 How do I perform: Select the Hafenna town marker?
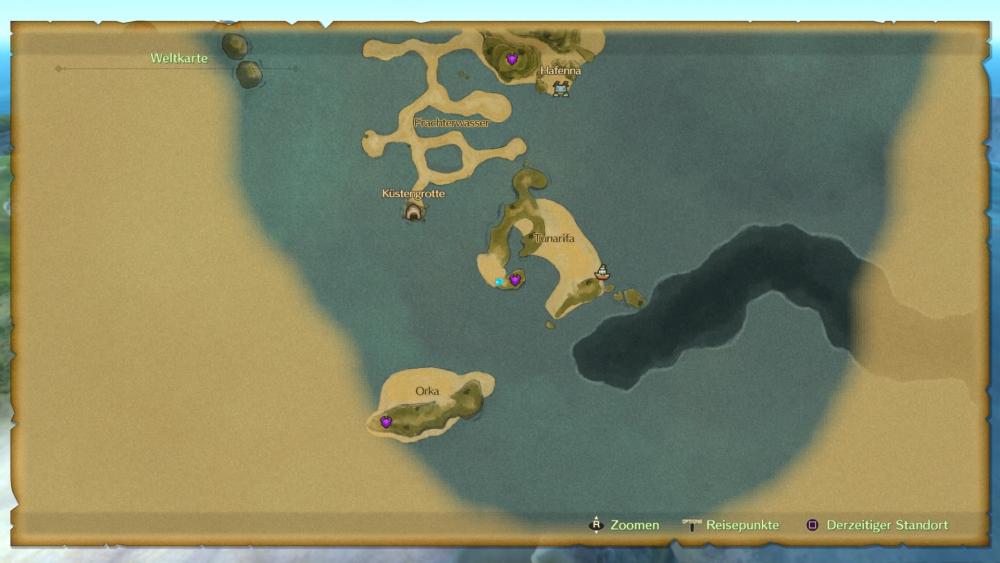click(561, 89)
